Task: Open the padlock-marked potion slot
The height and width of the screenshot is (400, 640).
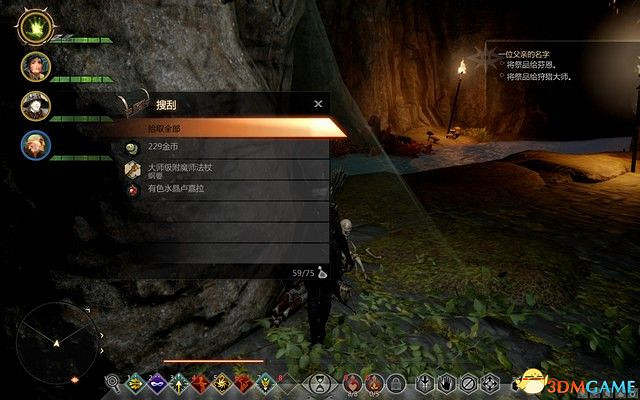Action: (395, 381)
